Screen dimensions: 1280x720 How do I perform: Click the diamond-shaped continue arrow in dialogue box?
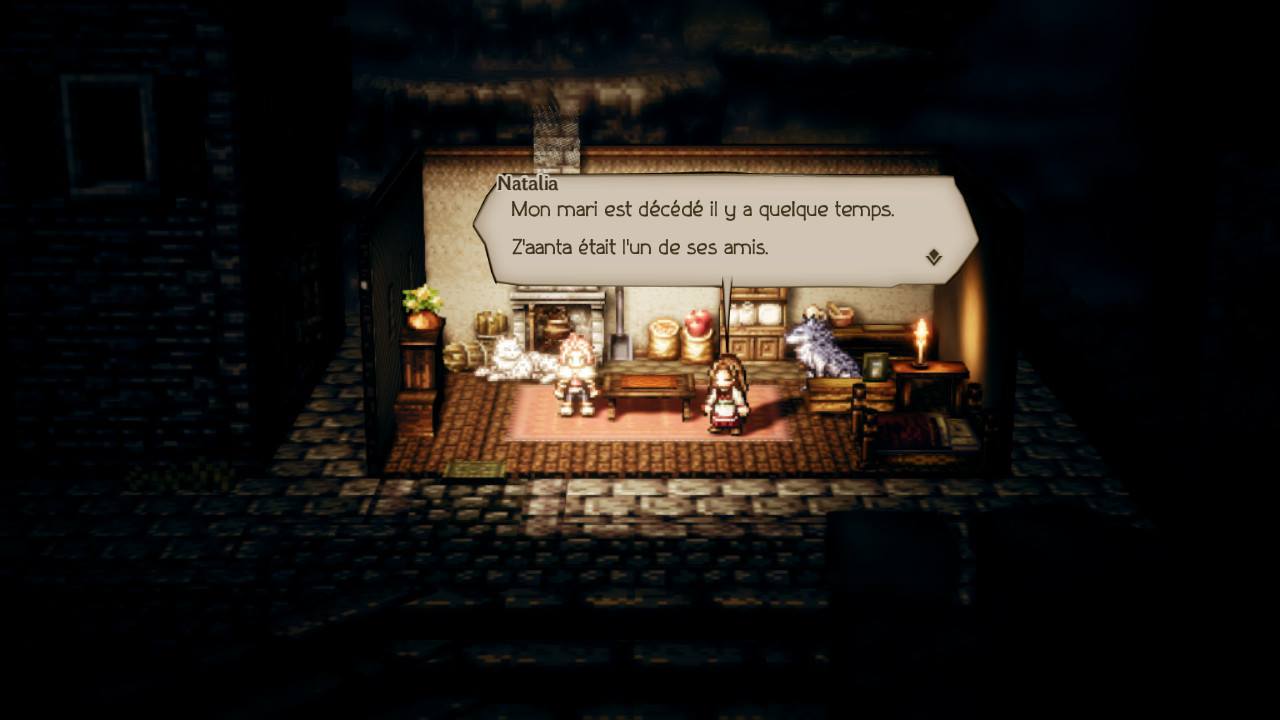point(934,257)
